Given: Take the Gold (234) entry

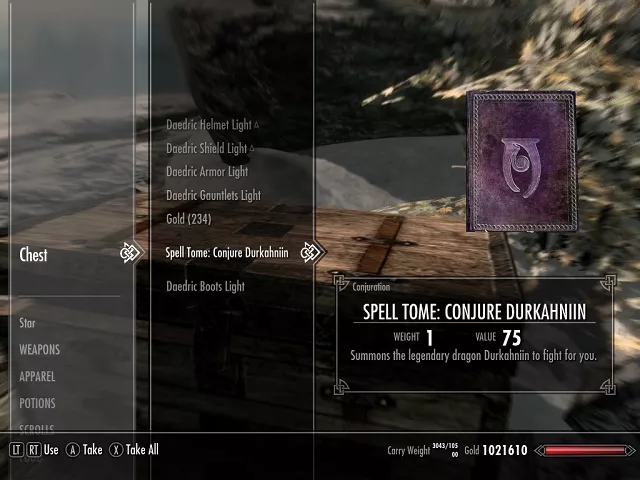Looking at the screenshot, I should point(188,219).
